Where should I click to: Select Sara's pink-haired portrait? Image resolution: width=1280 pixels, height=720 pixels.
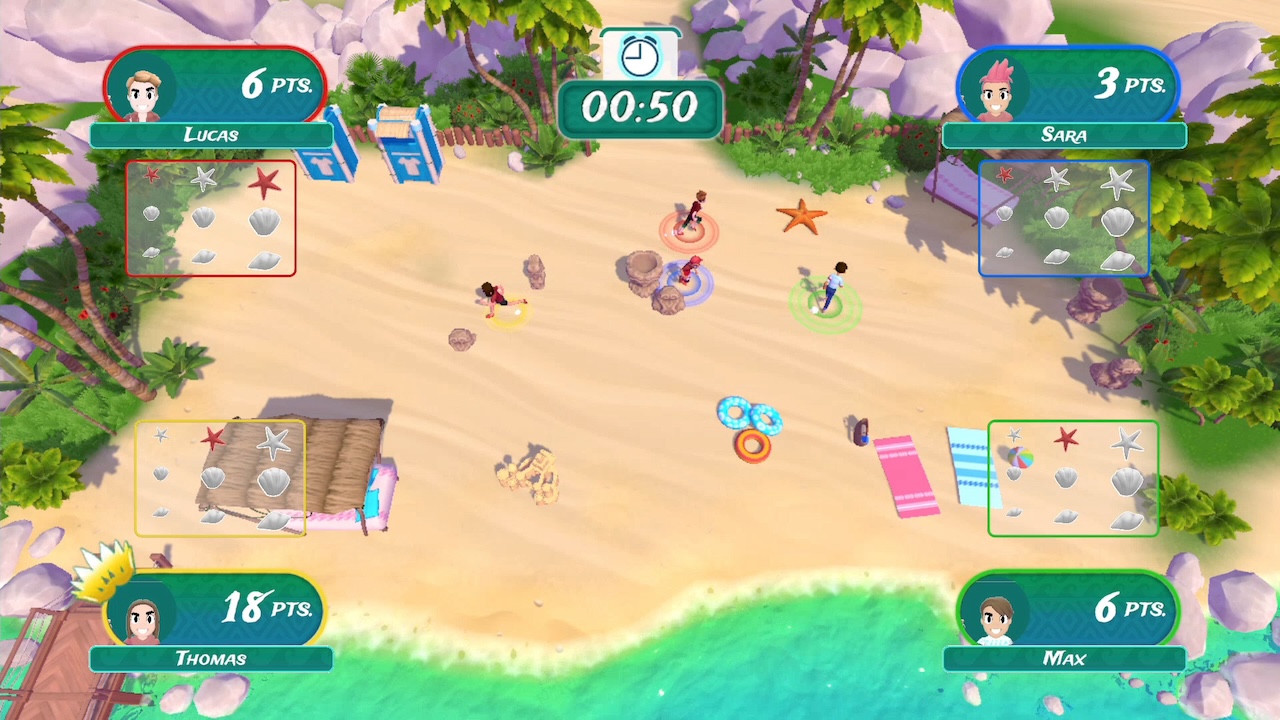[995, 94]
